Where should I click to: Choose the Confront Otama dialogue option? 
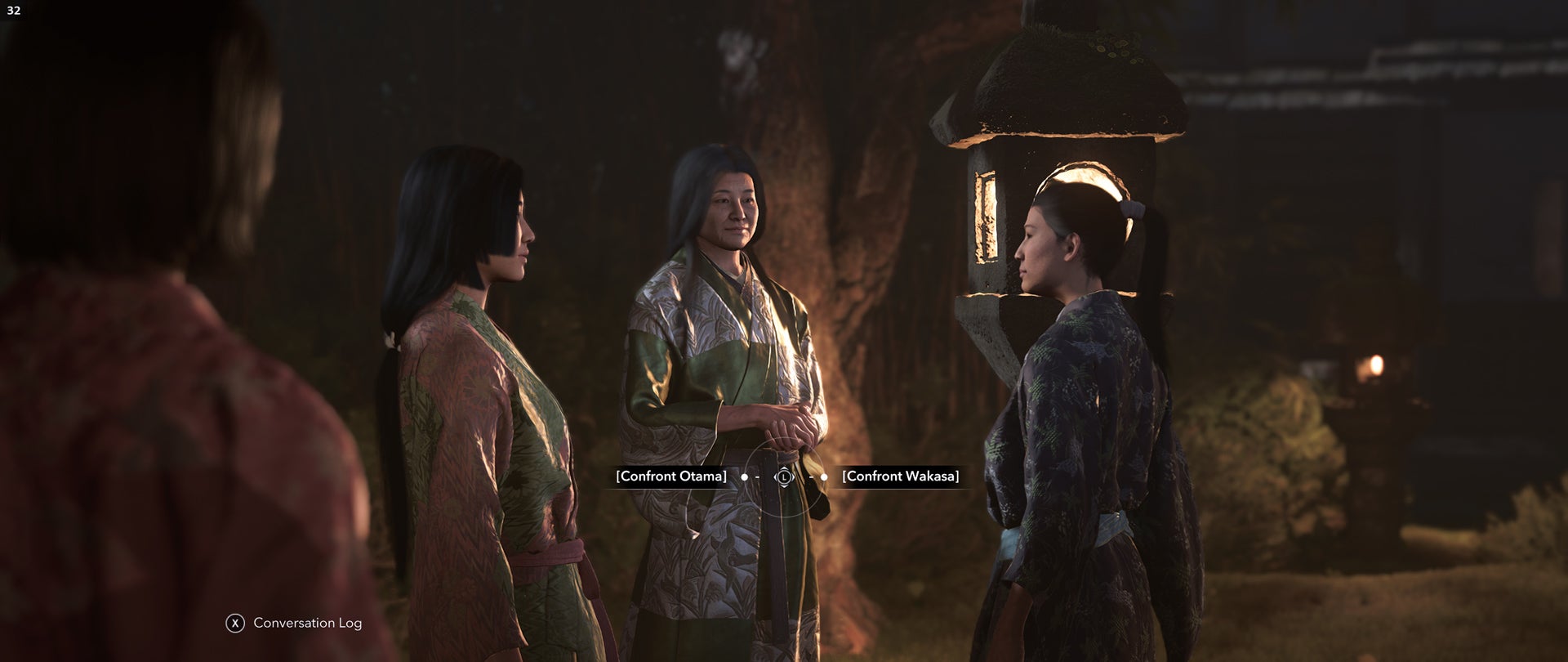click(x=670, y=476)
